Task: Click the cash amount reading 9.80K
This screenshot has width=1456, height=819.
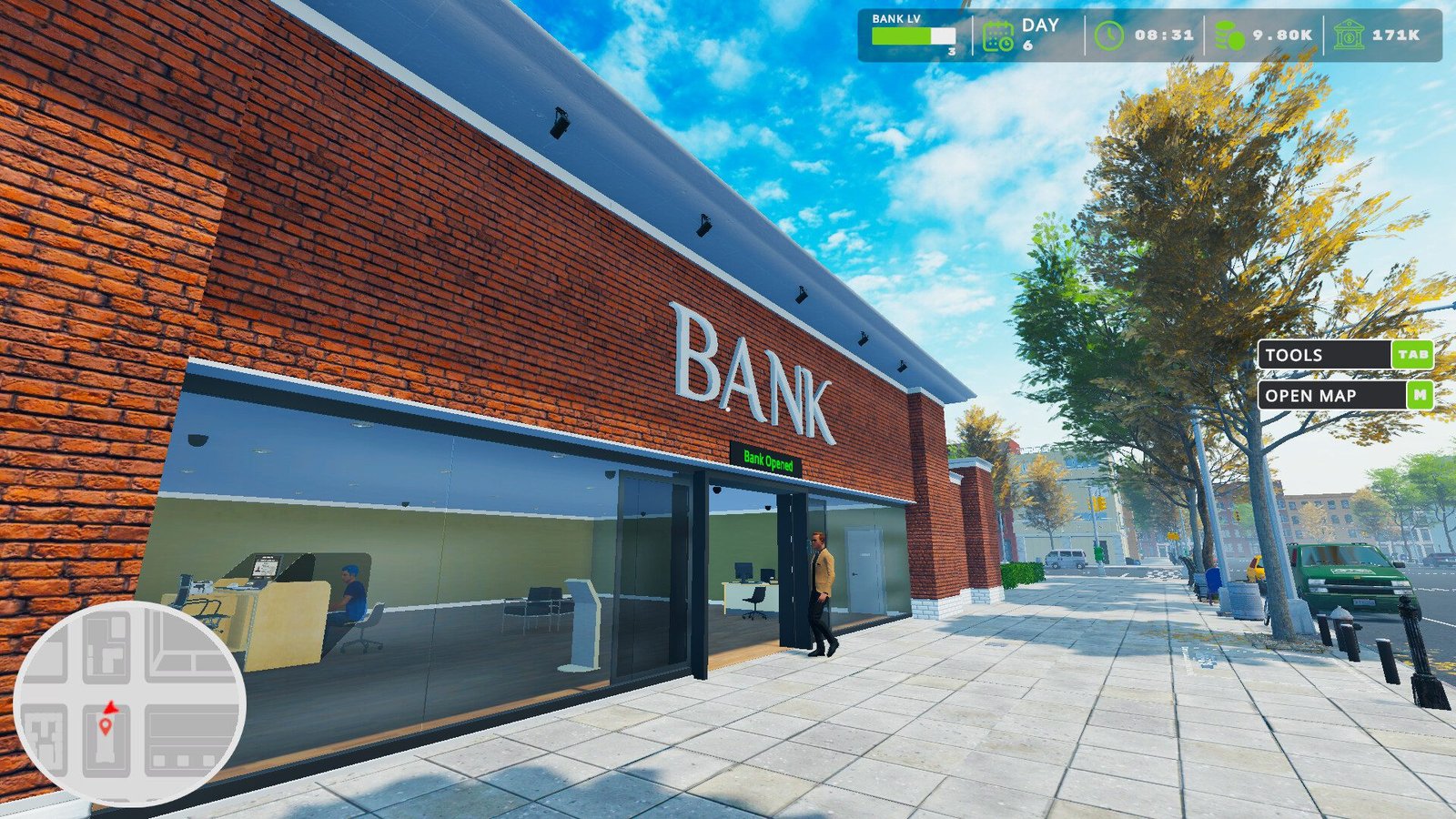Action: (1283, 35)
